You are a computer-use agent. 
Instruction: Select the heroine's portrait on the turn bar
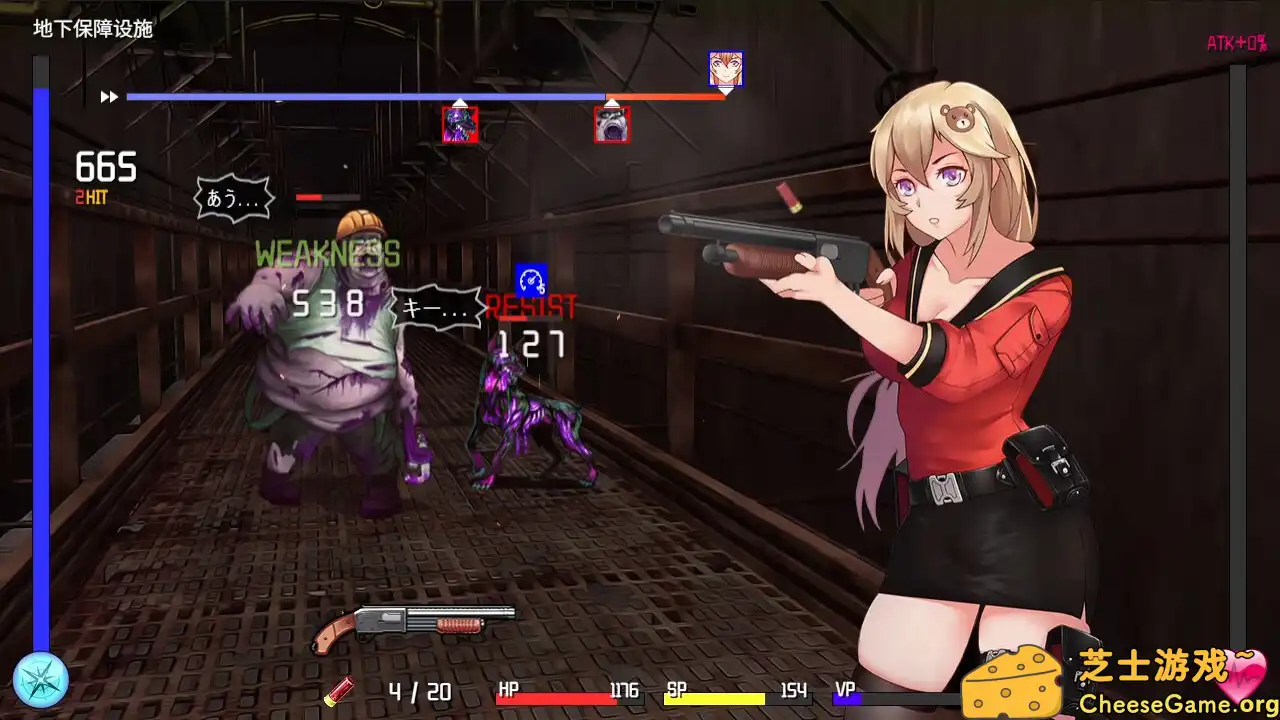pos(725,68)
